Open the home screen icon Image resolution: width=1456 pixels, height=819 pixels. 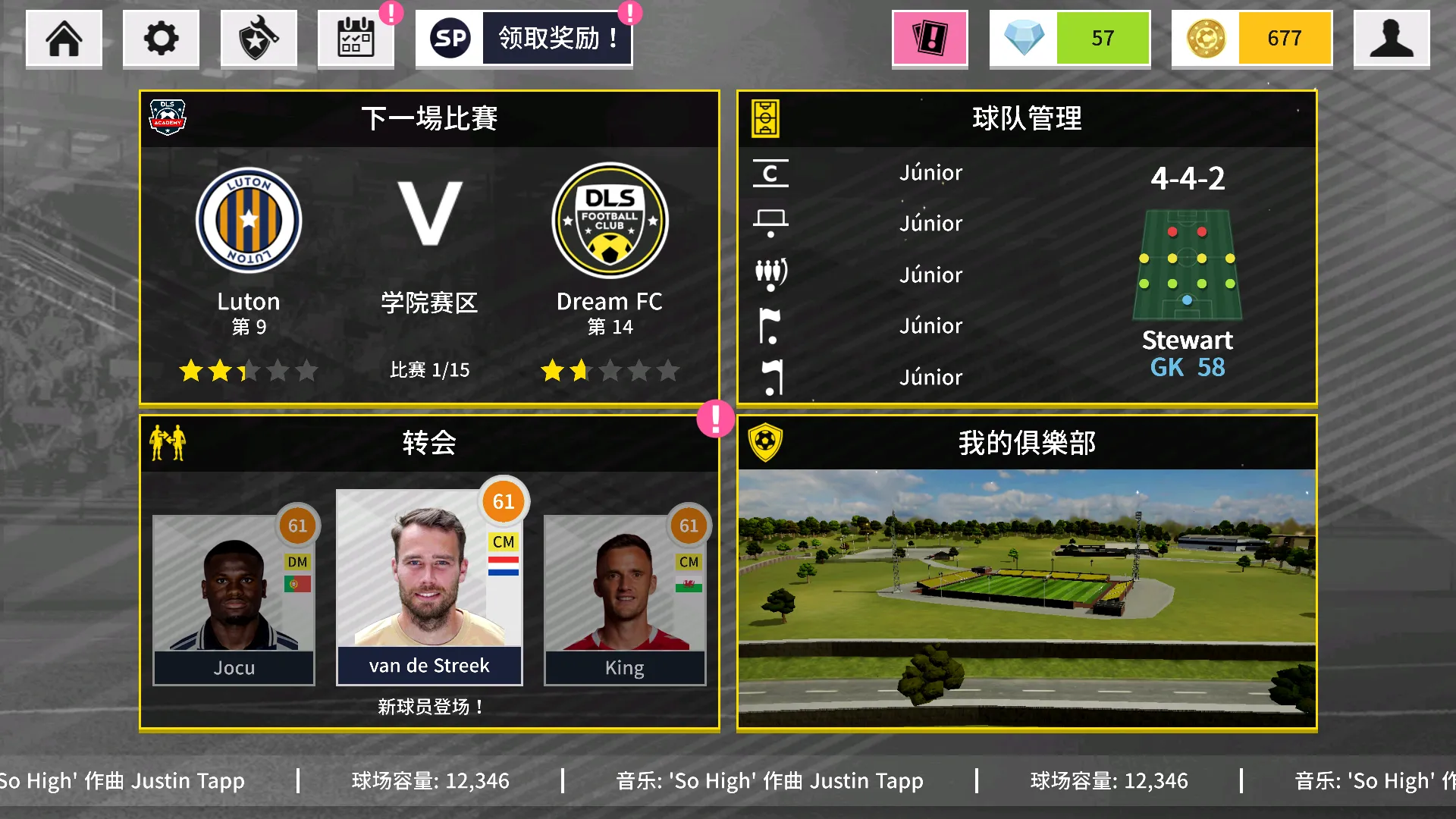click(64, 38)
